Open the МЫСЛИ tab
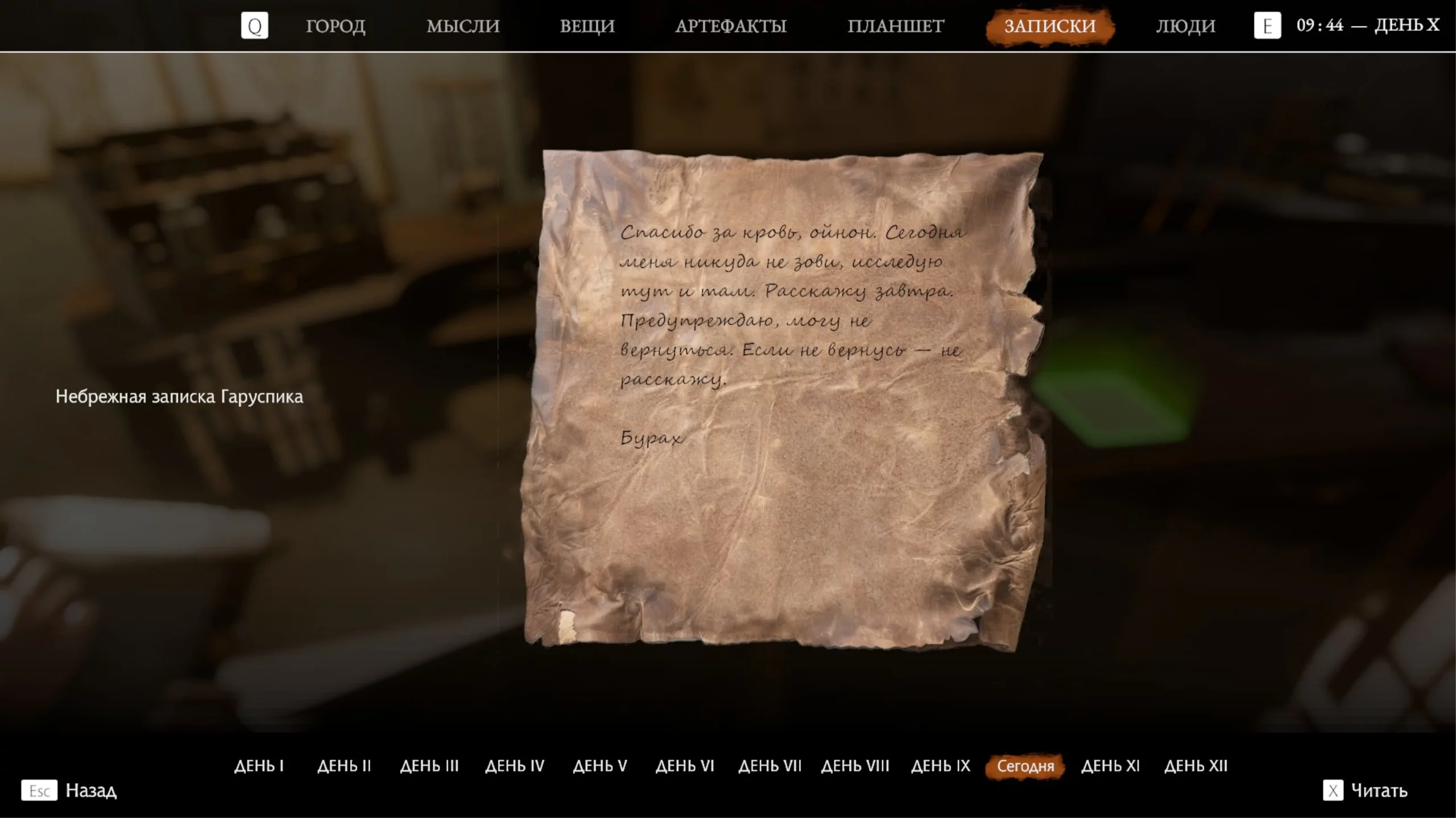Screen dimensions: 1456x818 pyautogui.click(x=463, y=26)
